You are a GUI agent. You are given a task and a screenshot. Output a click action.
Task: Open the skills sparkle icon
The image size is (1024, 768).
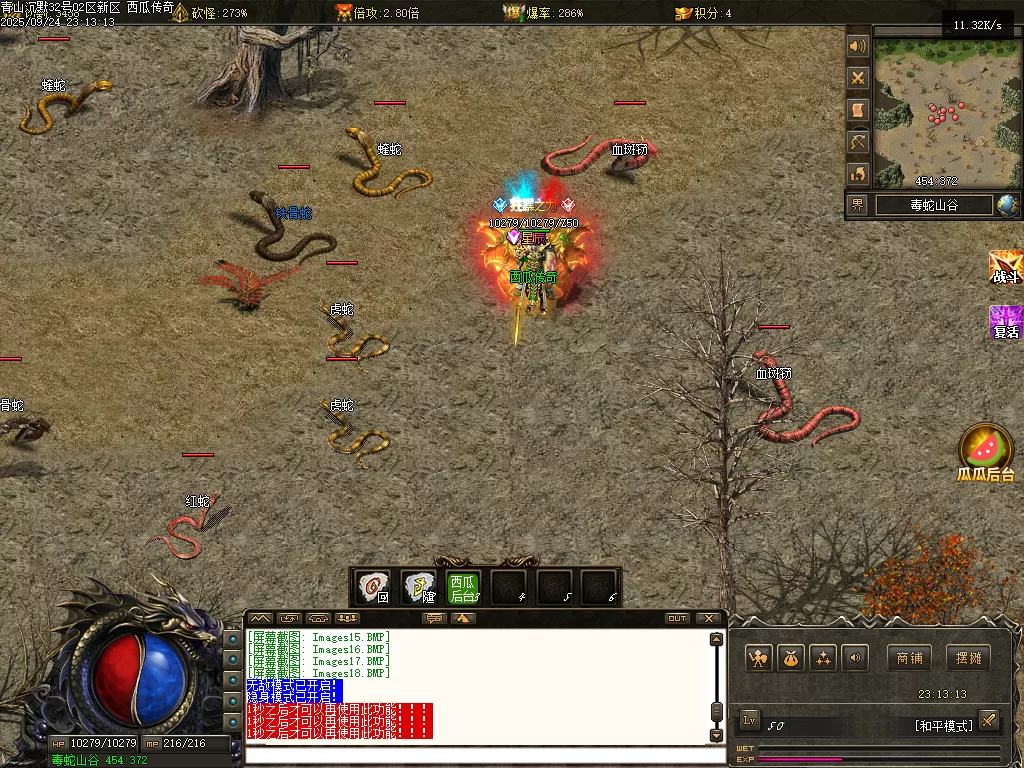point(823,657)
